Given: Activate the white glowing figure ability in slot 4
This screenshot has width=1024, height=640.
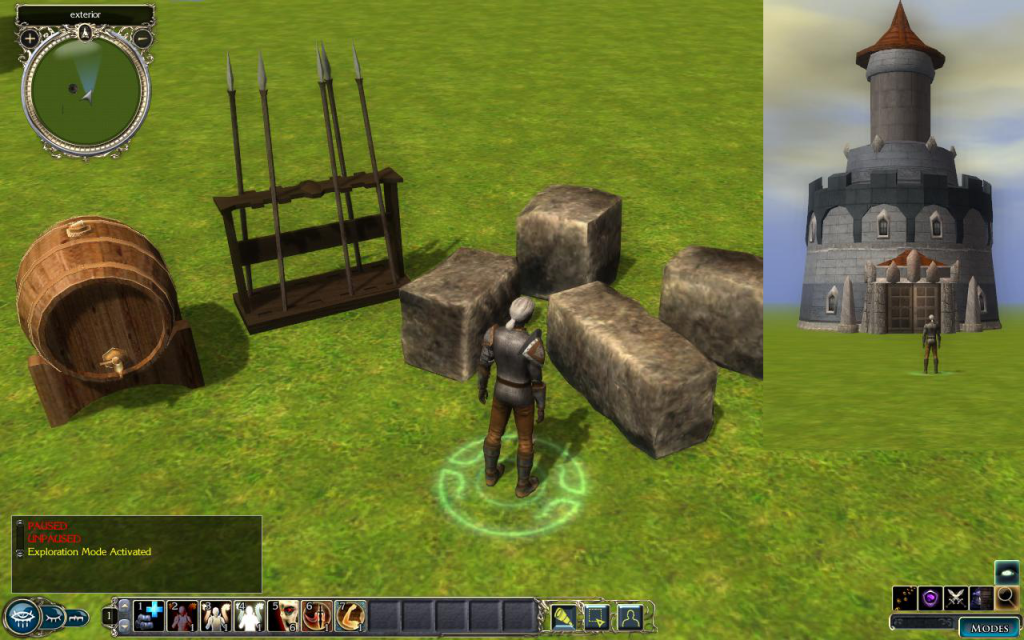Looking at the screenshot, I should (x=250, y=615).
